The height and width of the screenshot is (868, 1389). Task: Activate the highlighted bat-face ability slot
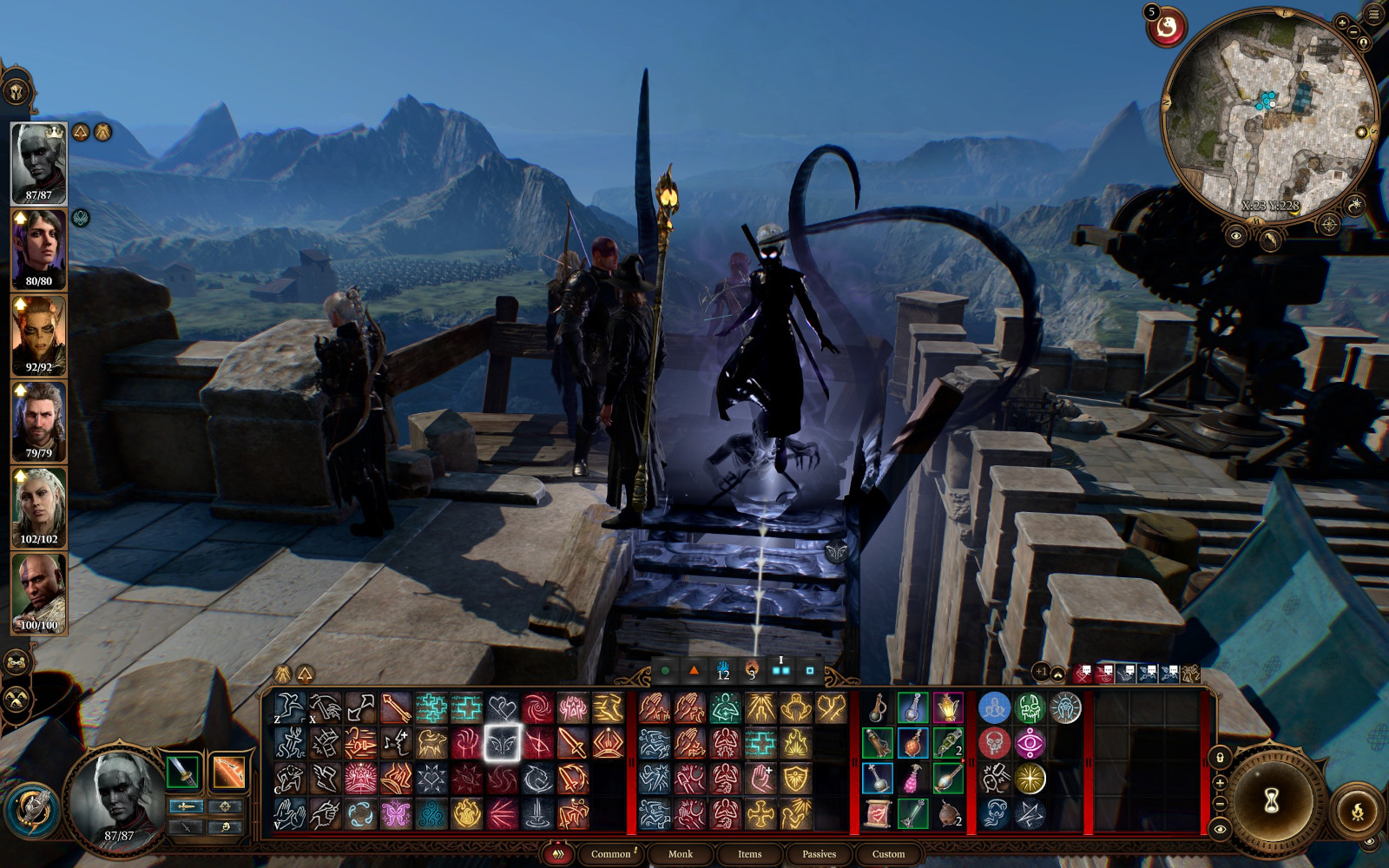point(502,743)
